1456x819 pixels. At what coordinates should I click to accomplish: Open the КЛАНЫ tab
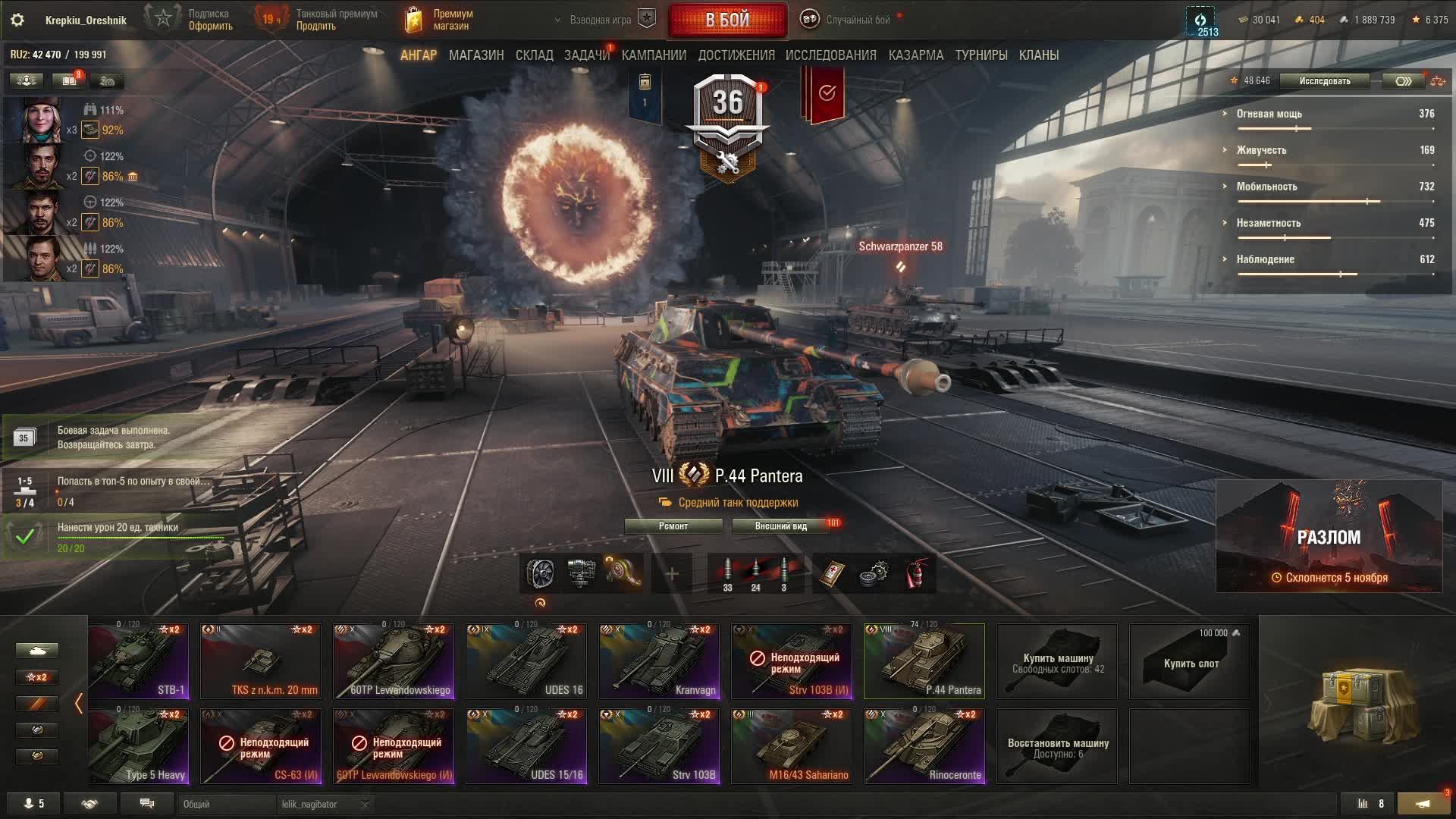point(1038,55)
